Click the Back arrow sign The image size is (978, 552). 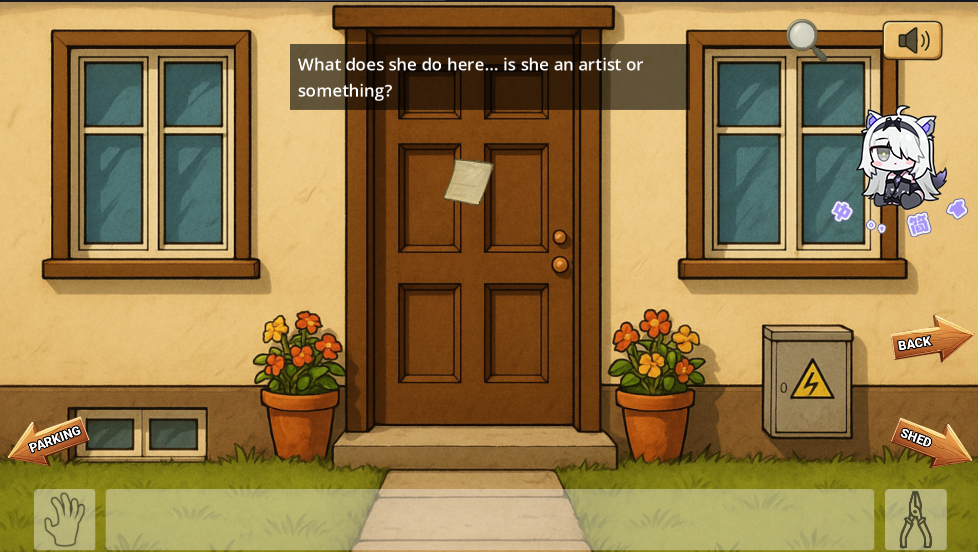point(930,340)
